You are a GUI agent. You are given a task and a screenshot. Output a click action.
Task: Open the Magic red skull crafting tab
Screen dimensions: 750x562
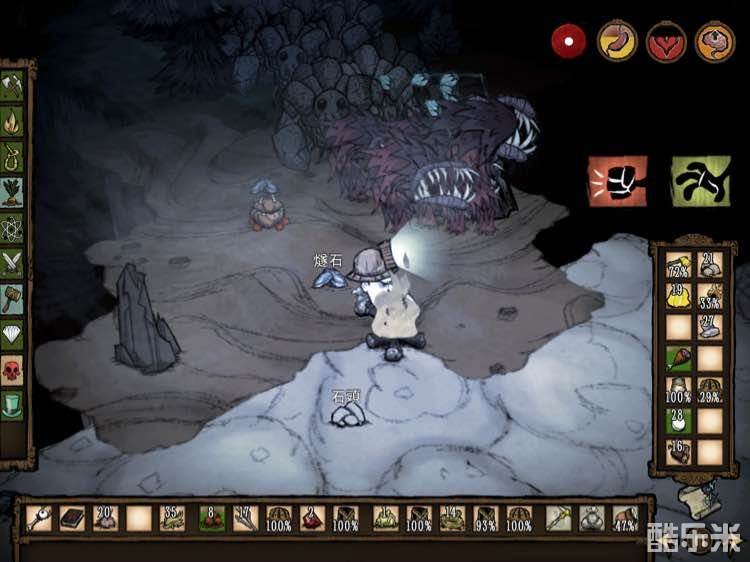(13, 370)
